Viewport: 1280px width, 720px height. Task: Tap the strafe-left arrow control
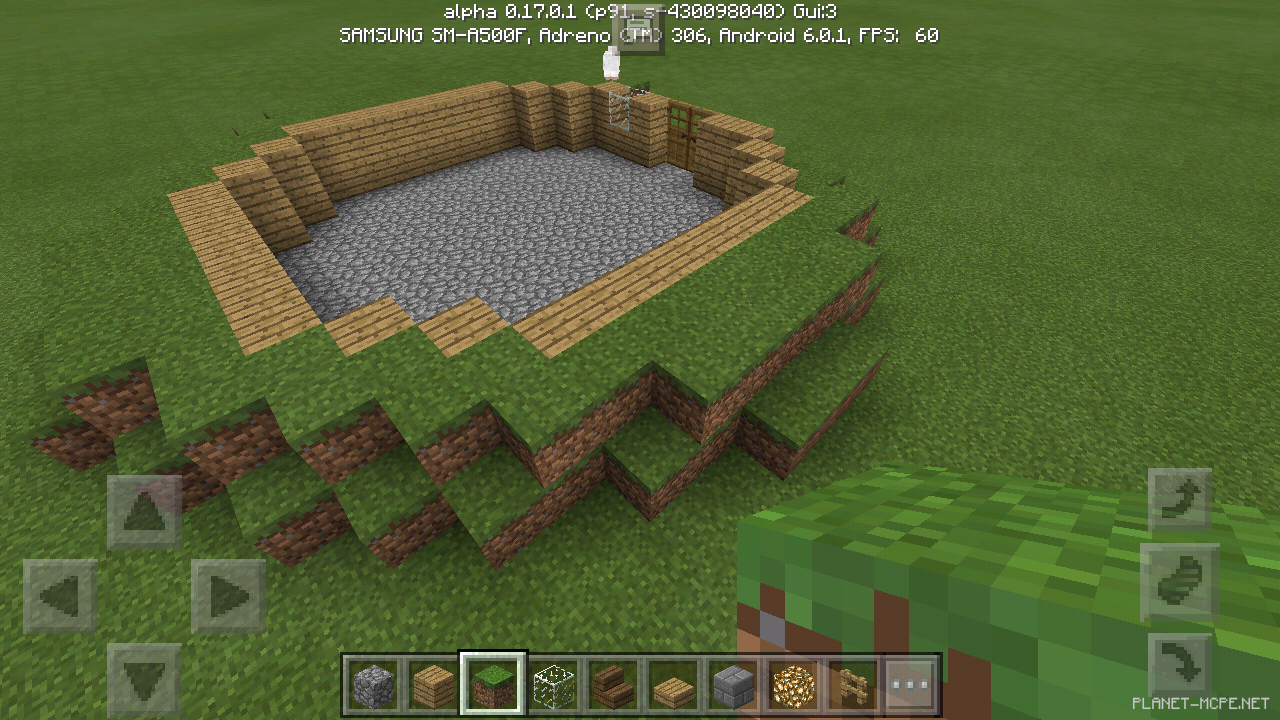click(x=62, y=592)
